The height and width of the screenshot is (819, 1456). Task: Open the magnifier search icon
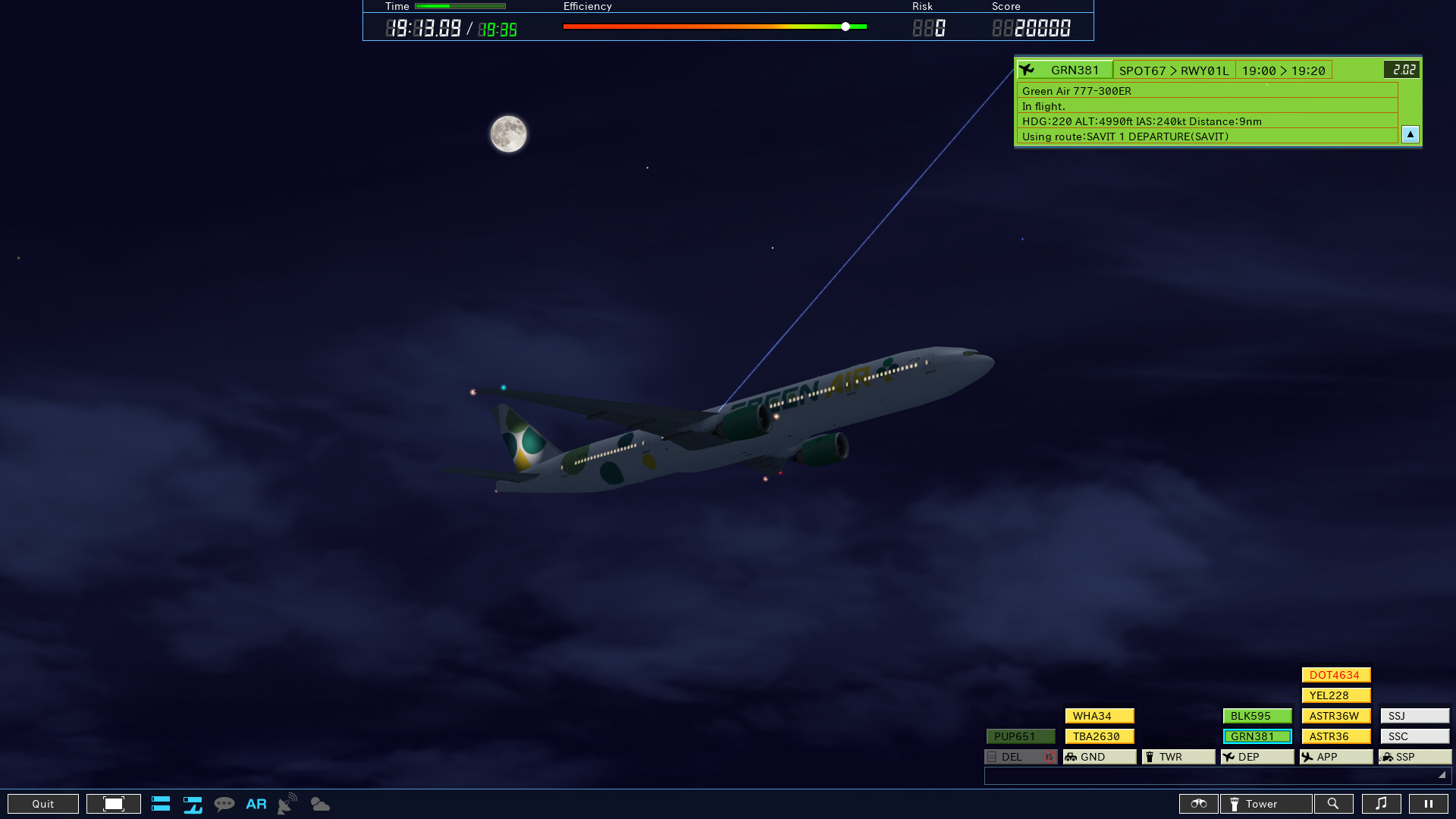pyautogui.click(x=1334, y=803)
